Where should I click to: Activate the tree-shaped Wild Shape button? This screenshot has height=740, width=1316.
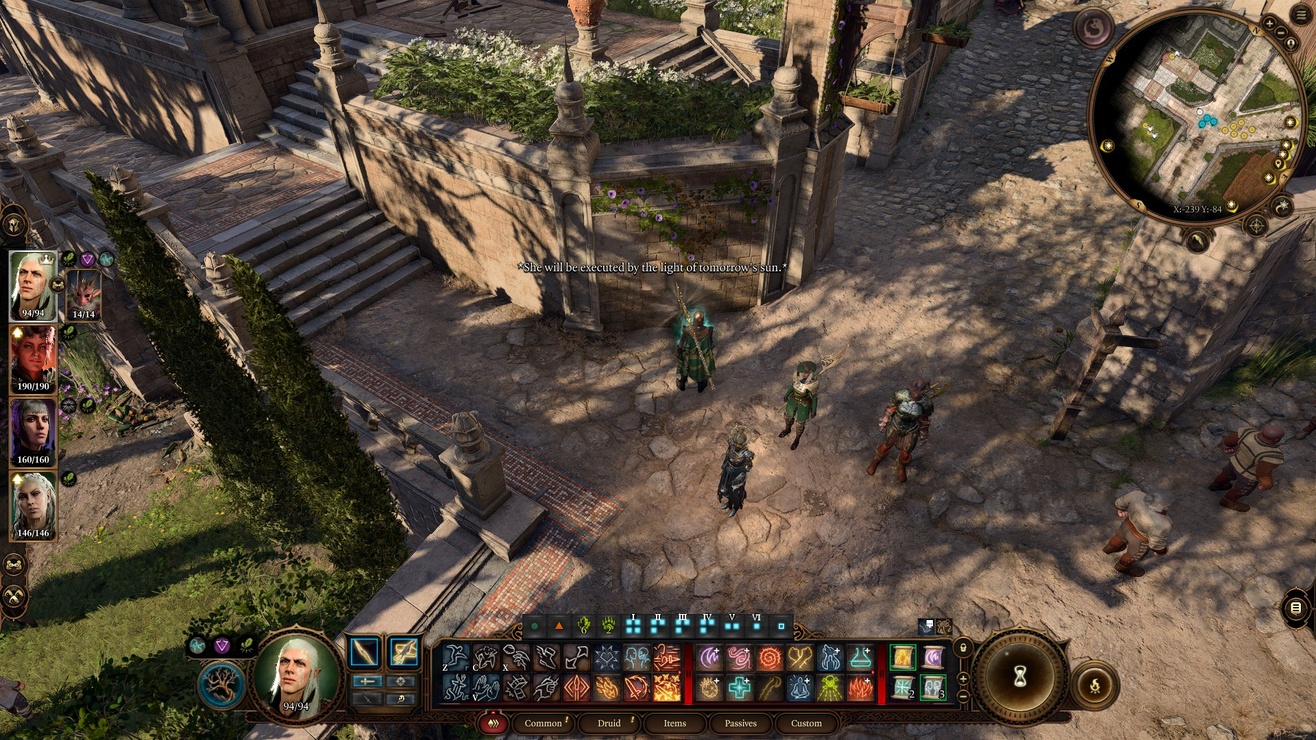point(221,685)
